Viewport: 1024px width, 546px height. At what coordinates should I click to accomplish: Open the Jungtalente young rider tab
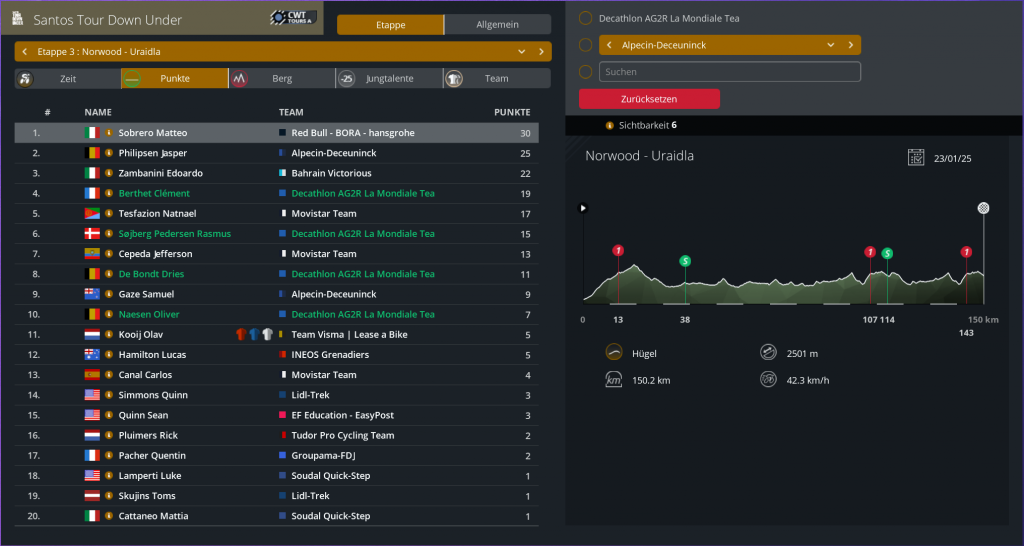coord(388,78)
